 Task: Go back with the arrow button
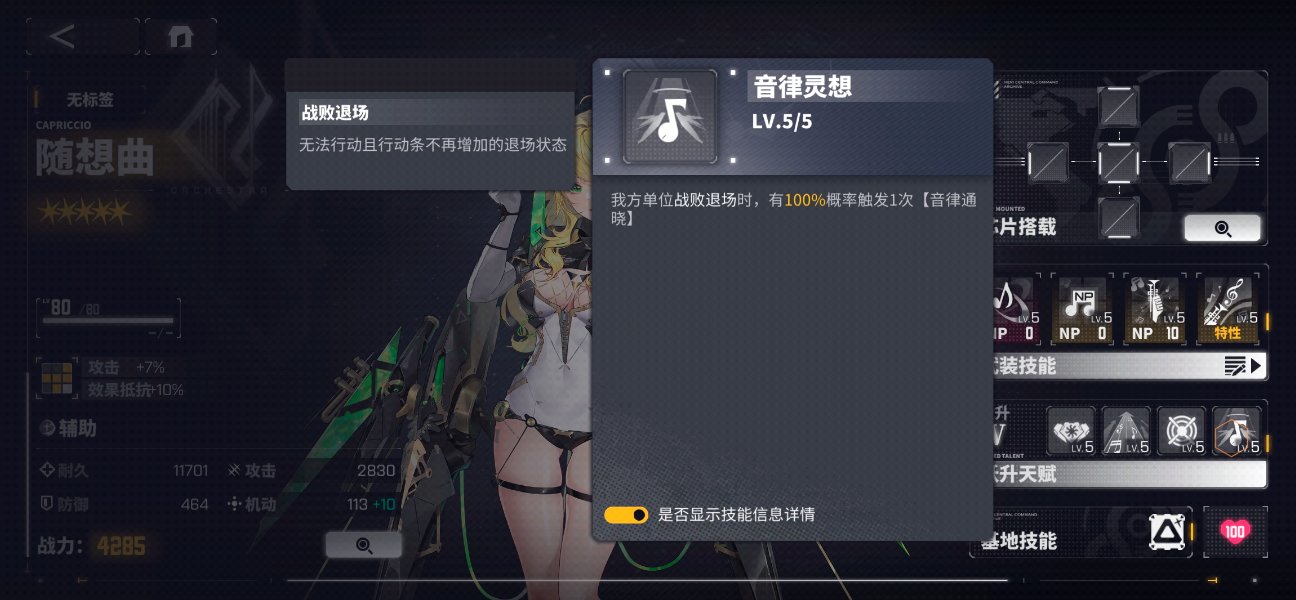[x=64, y=37]
